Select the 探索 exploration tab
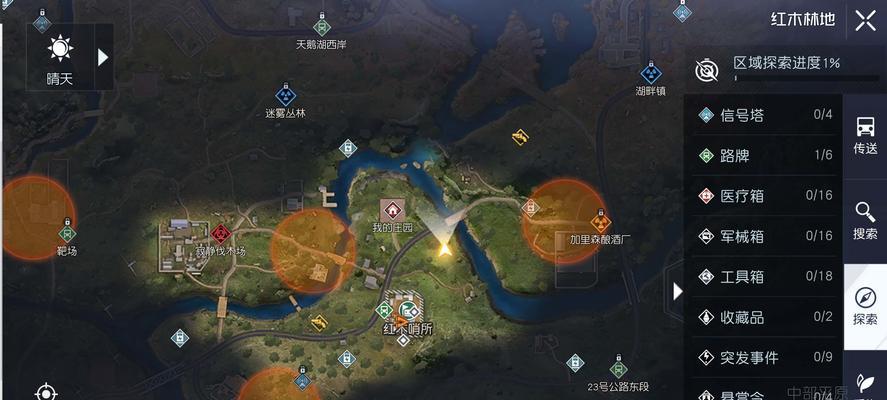The image size is (887, 400). 865,306
